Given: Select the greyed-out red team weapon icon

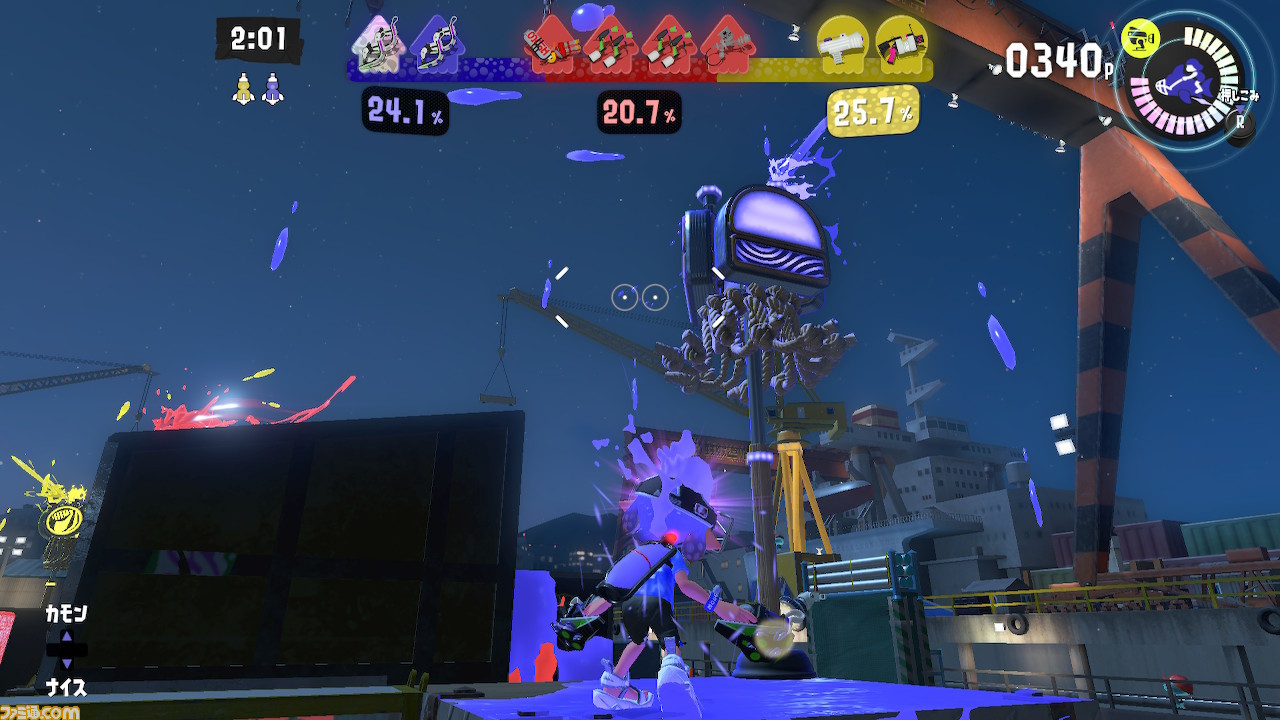Looking at the screenshot, I should pos(726,46).
